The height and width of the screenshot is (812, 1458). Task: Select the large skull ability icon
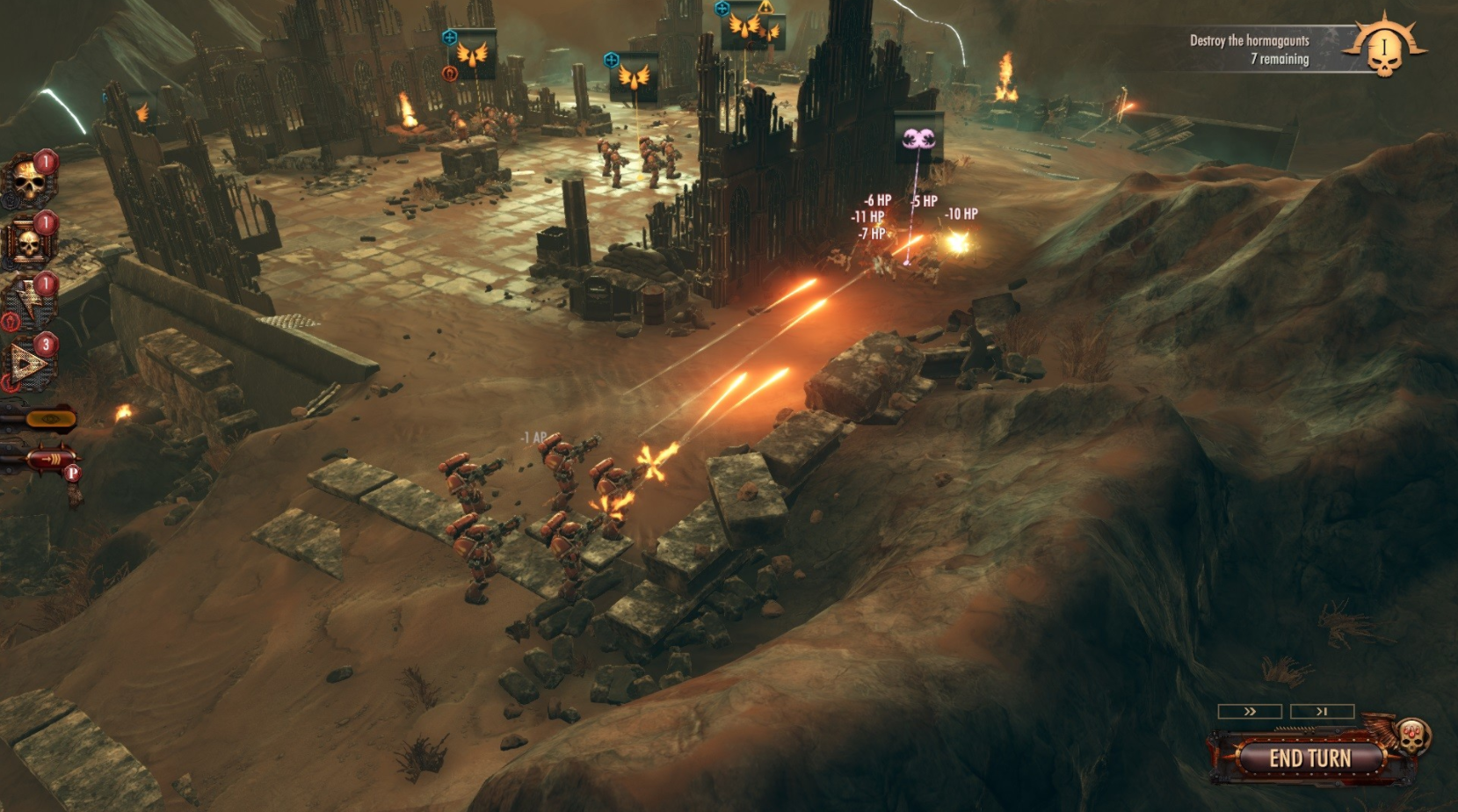pyautogui.click(x=28, y=180)
